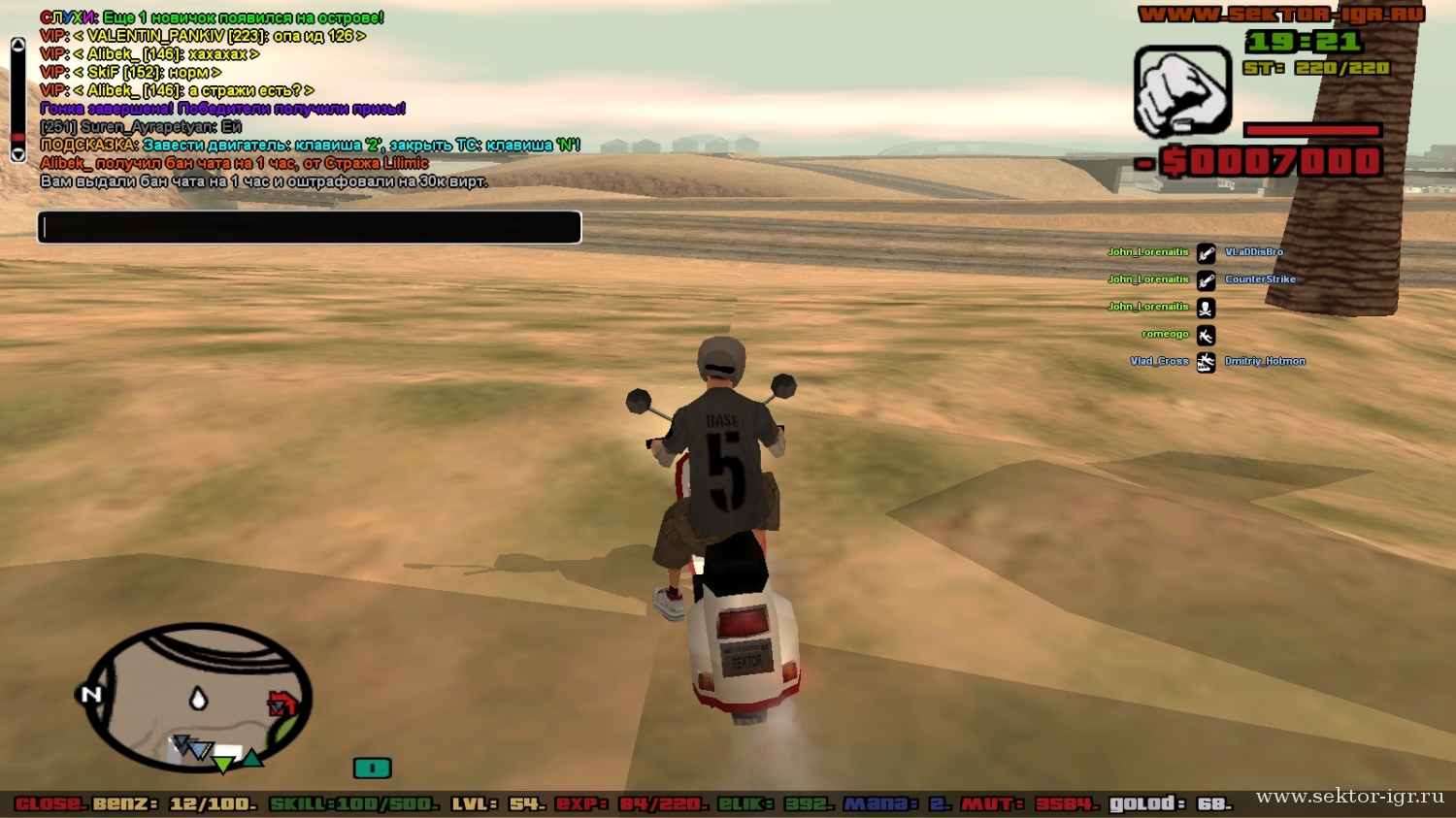Click the Dmitriy_Hotmon name in the kill list
The image size is (1456, 818).
point(1264,361)
